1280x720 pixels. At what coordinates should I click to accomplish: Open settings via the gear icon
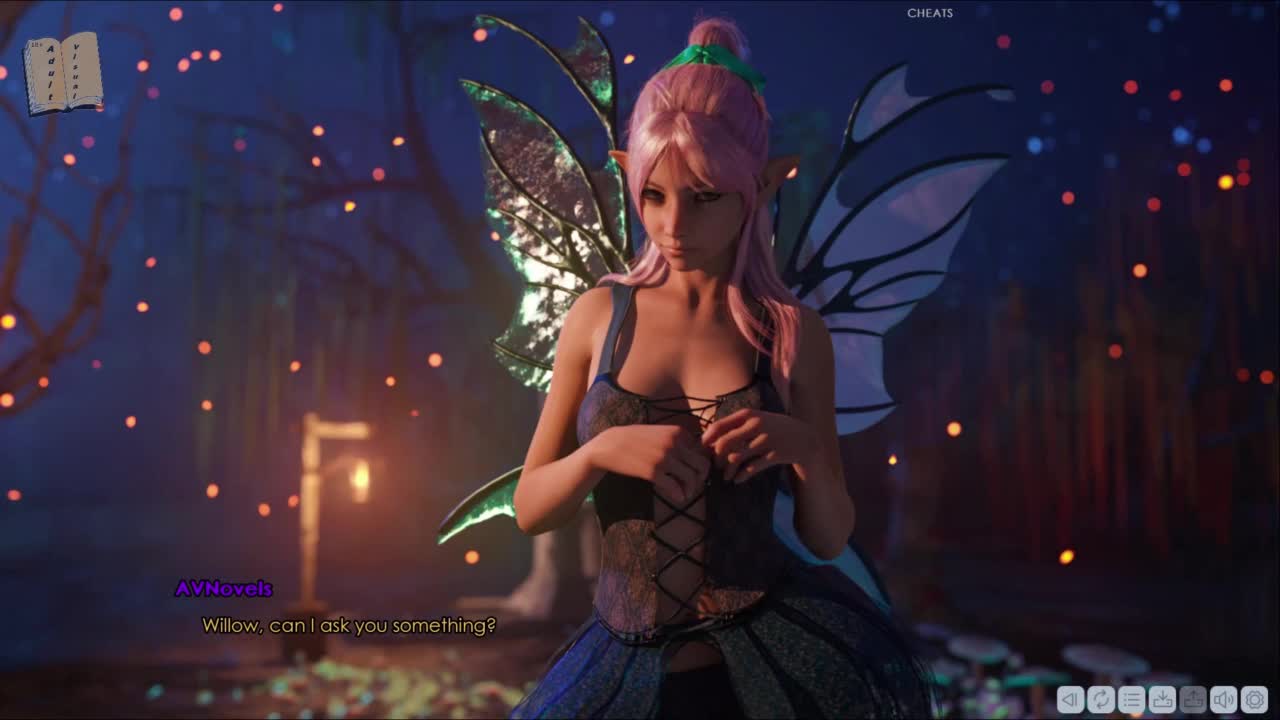1254,700
